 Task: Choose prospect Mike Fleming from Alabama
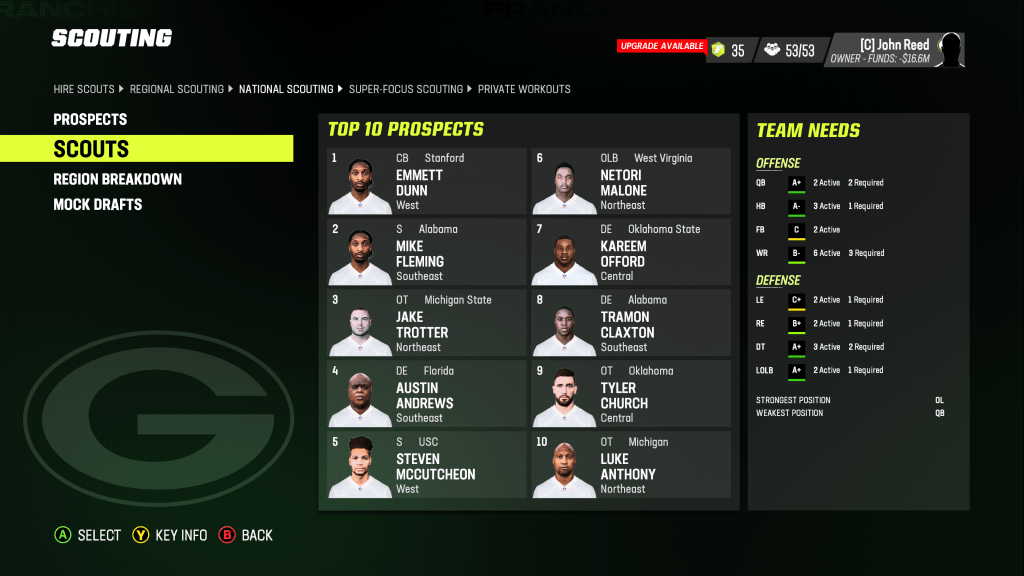tap(427, 252)
